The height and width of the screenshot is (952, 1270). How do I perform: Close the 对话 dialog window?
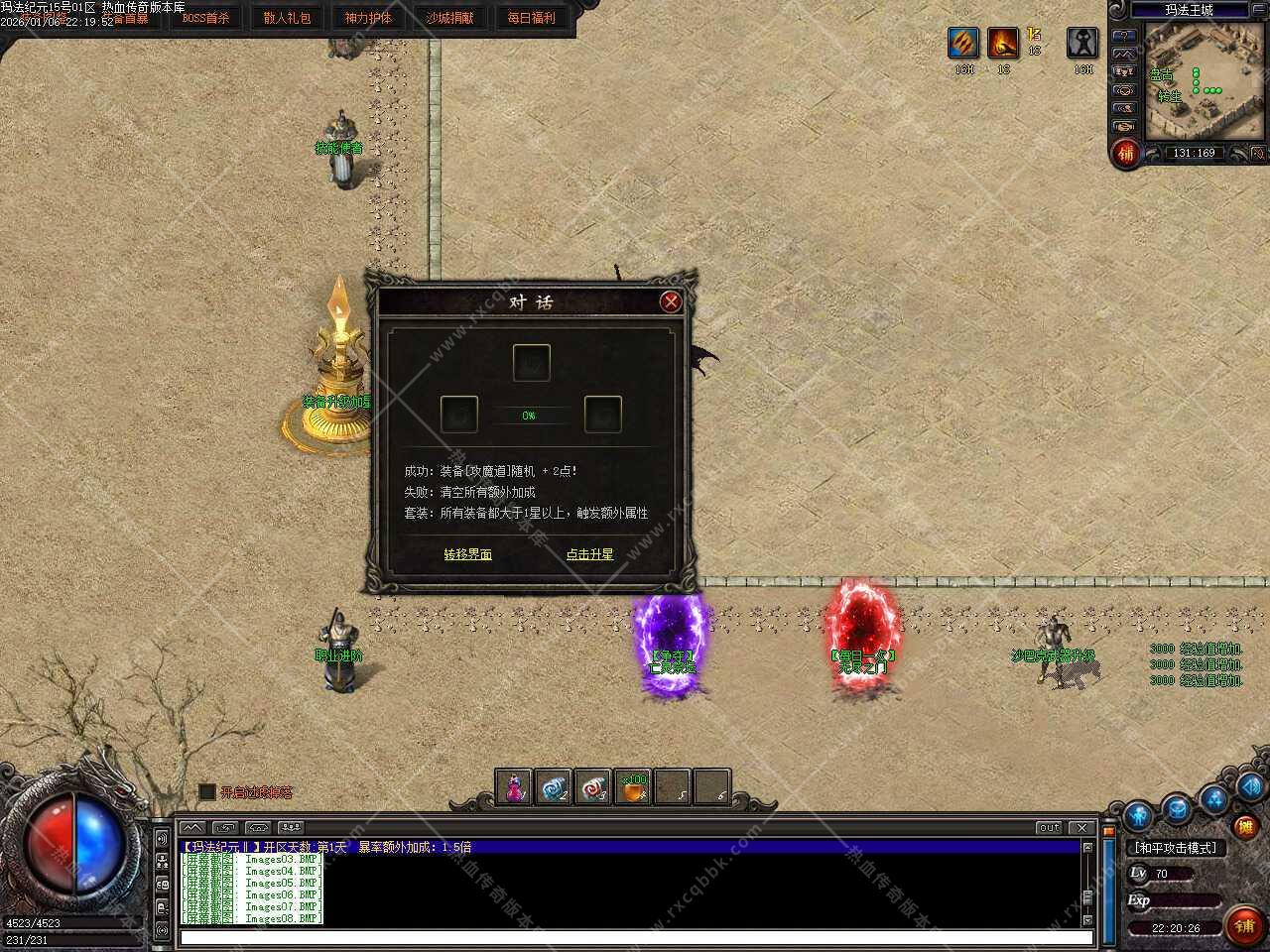(x=671, y=301)
